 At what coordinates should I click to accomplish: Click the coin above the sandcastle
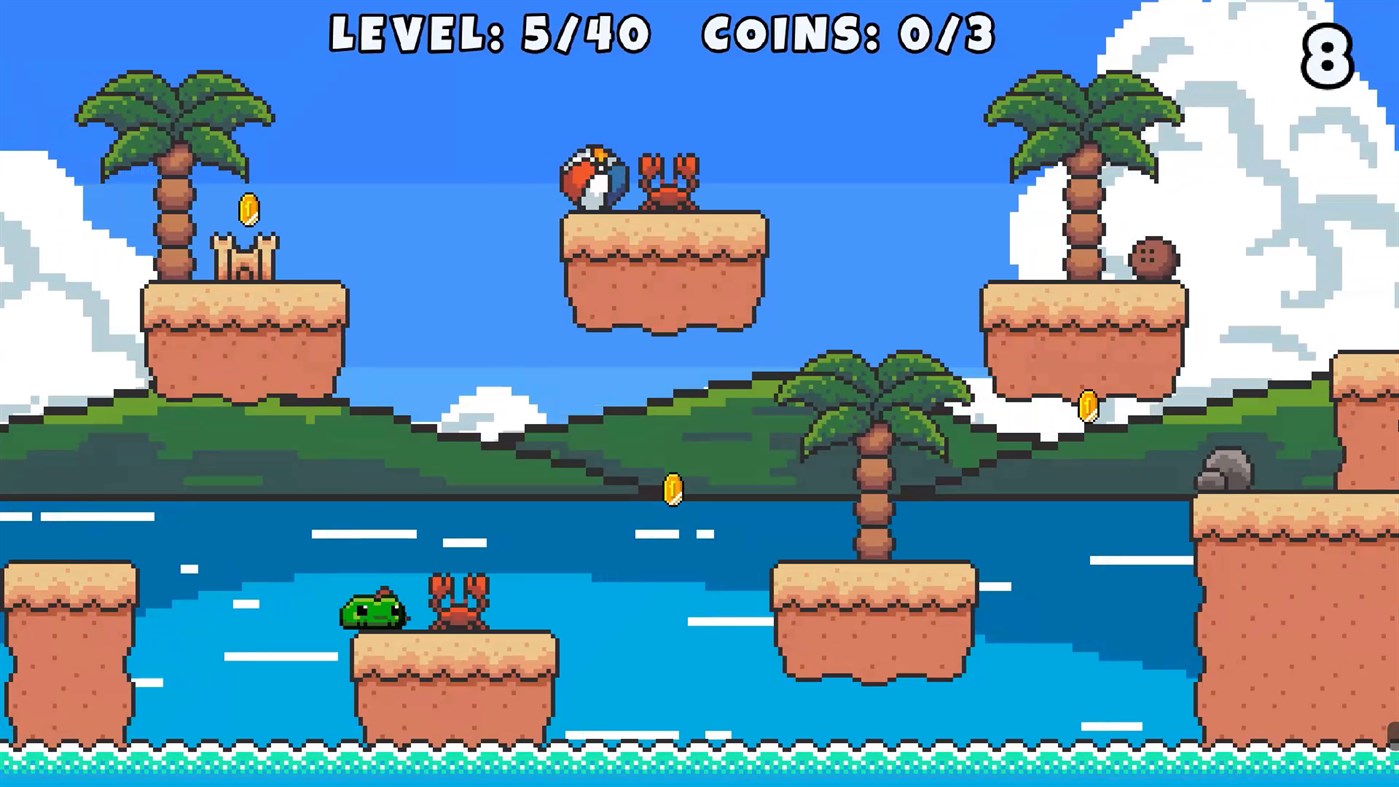(249, 209)
